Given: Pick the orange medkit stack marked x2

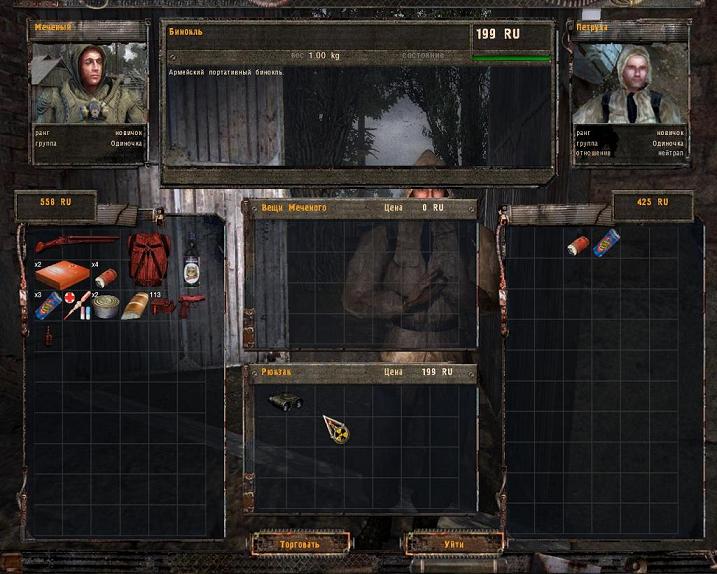Looking at the screenshot, I should point(61,275).
